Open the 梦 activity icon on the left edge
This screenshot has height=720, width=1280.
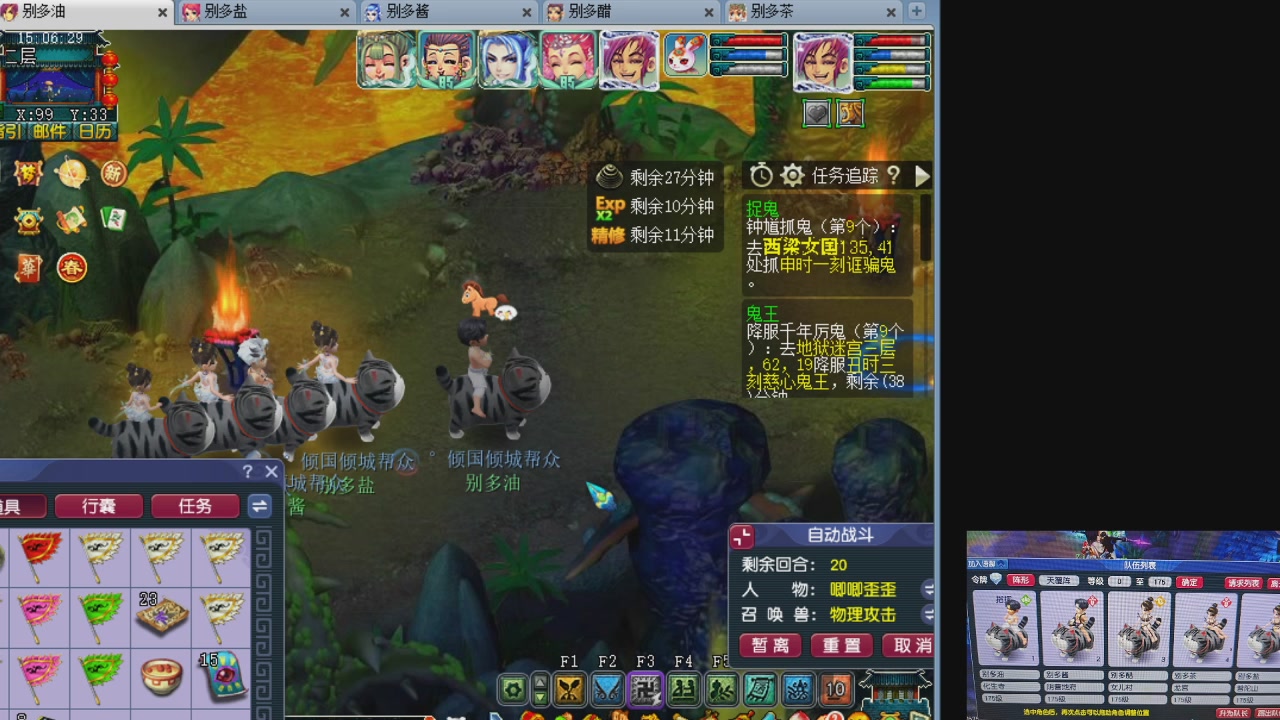point(28,173)
